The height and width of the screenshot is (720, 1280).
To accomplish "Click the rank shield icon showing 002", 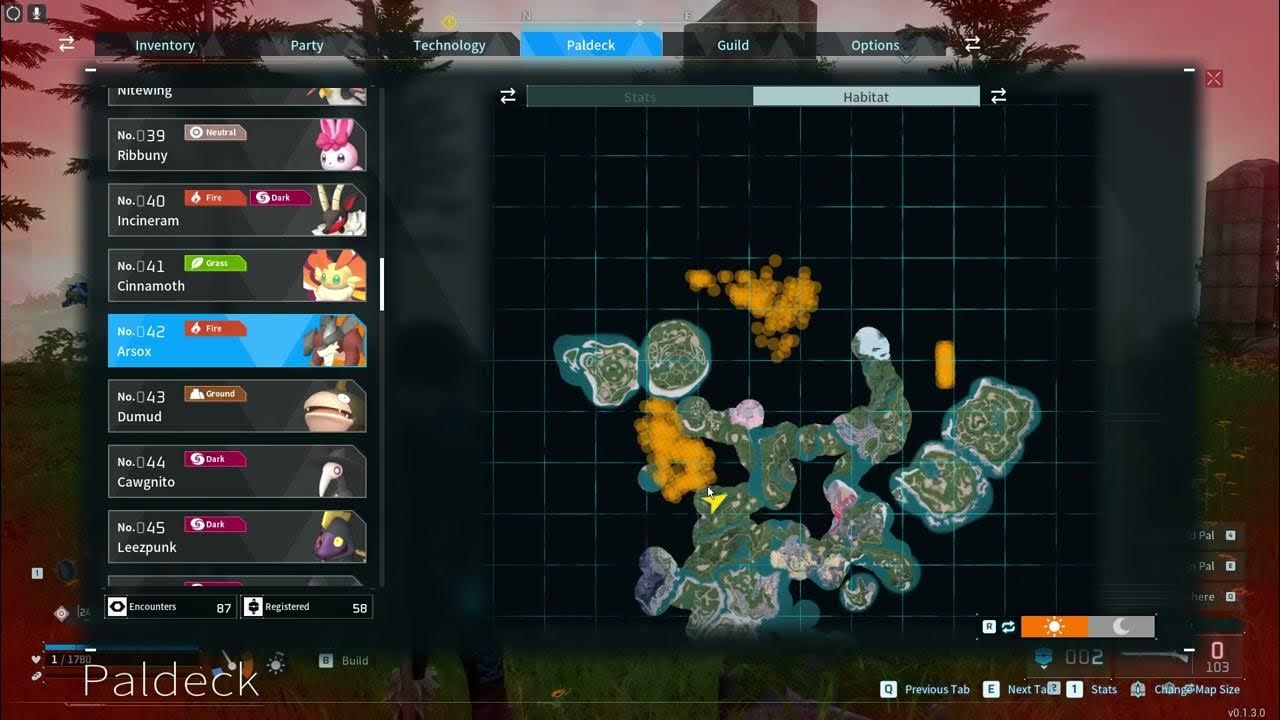I will tap(1042, 656).
